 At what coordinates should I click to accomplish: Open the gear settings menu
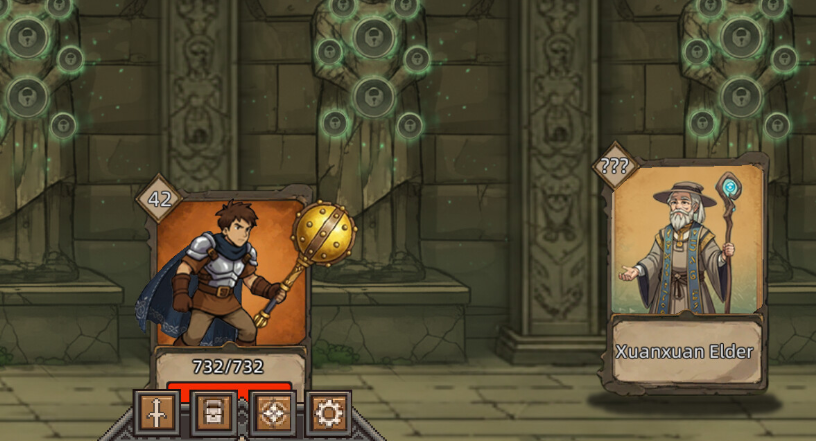(327, 412)
